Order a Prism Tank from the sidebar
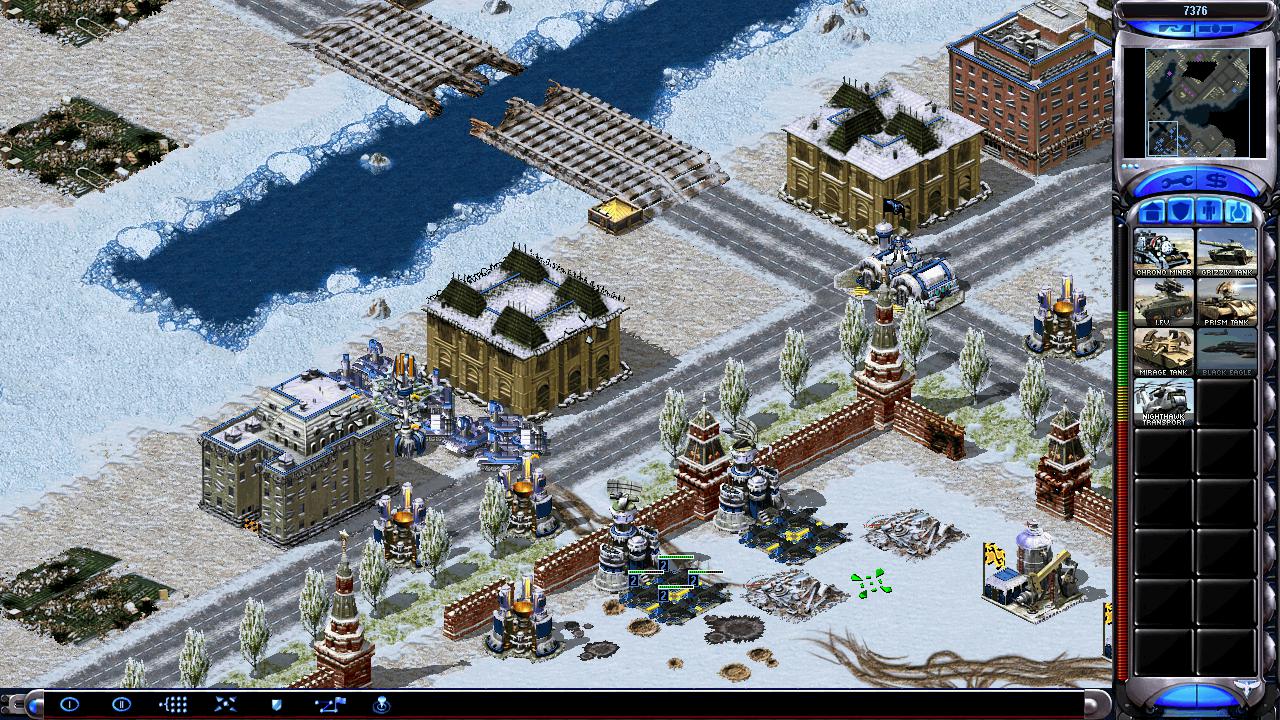Viewport: 1280px width, 720px height. tap(1226, 302)
